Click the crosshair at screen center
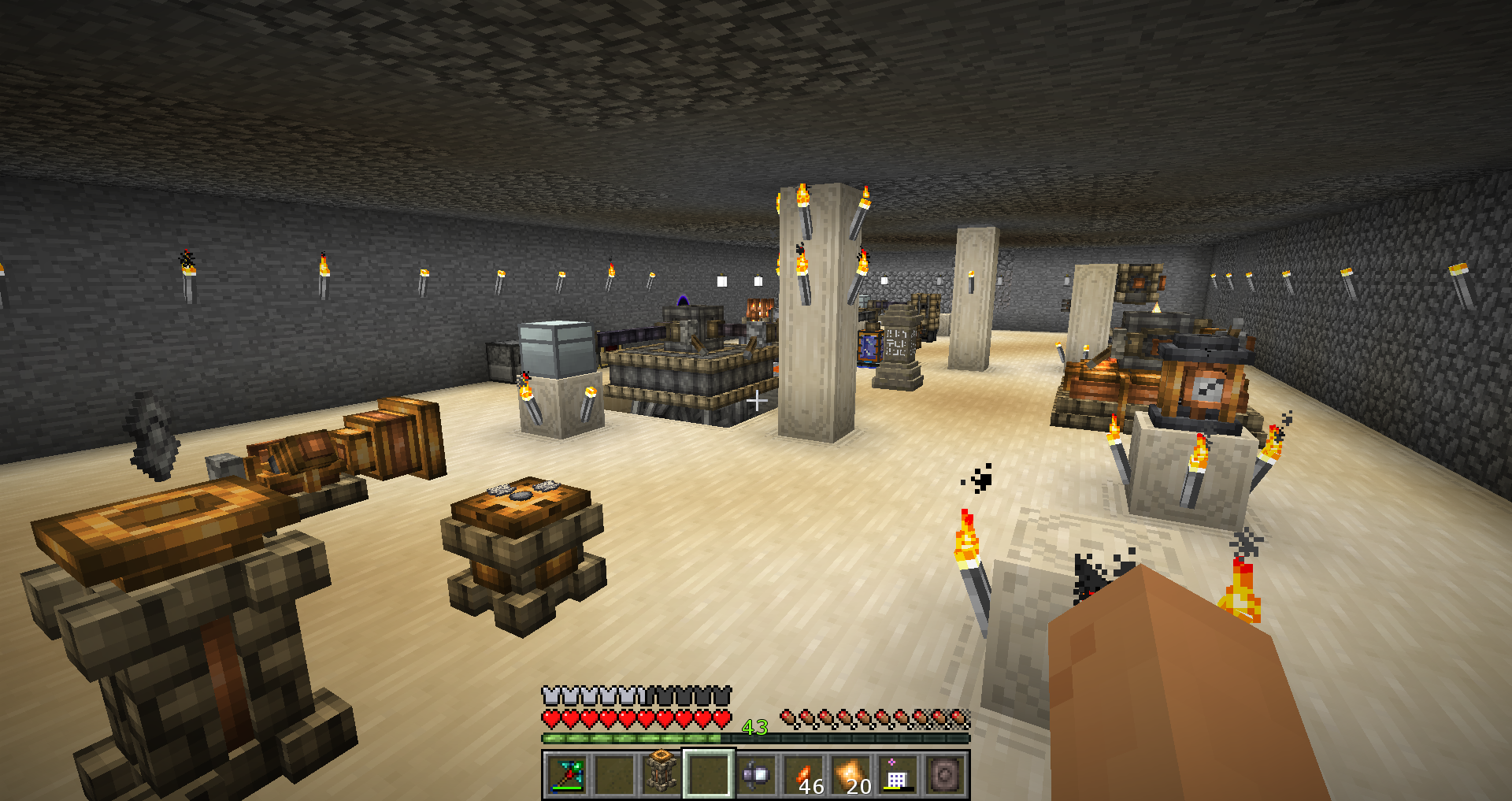This screenshot has height=801, width=1512. (x=756, y=401)
